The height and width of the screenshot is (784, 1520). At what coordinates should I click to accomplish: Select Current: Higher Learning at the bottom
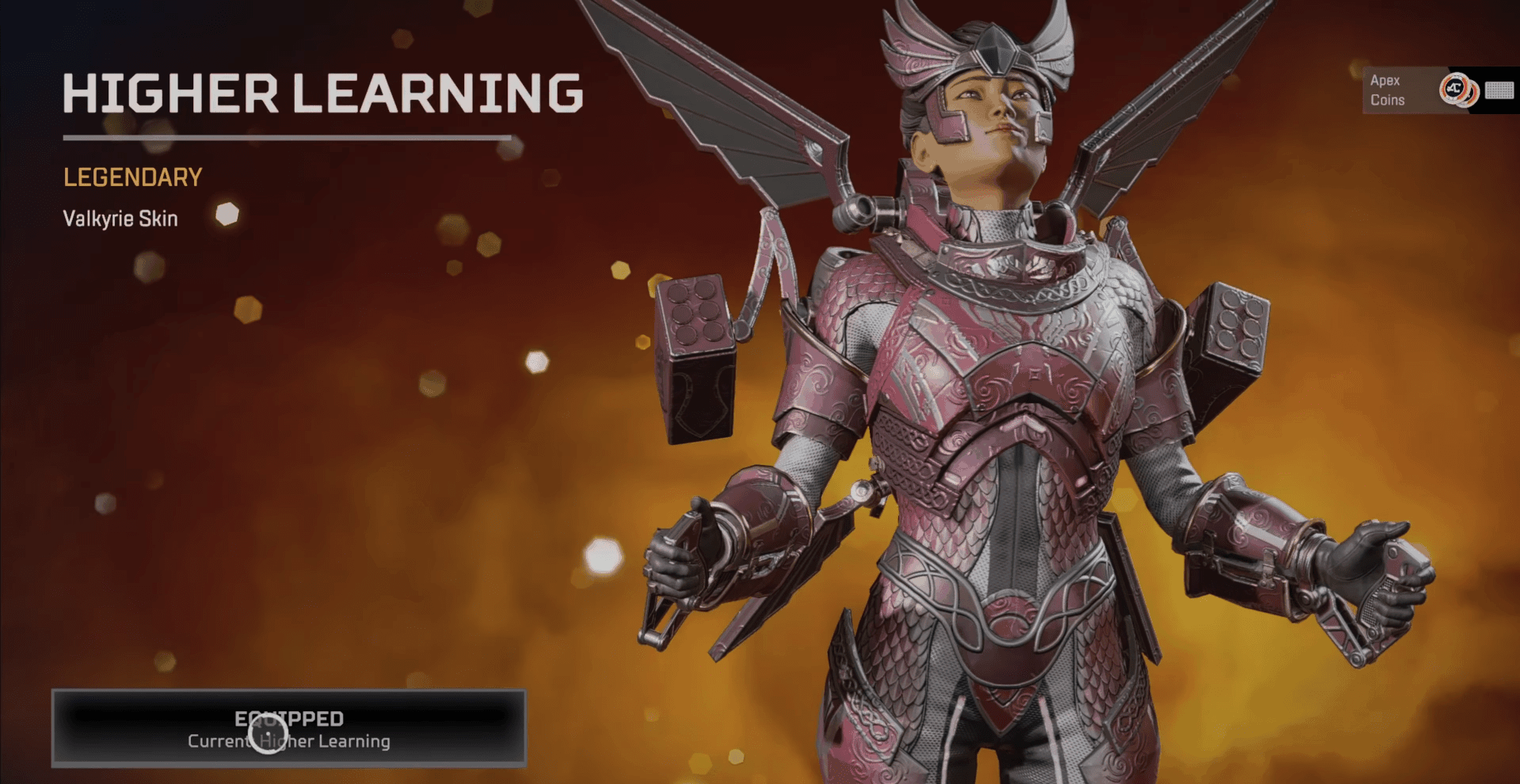tap(288, 741)
